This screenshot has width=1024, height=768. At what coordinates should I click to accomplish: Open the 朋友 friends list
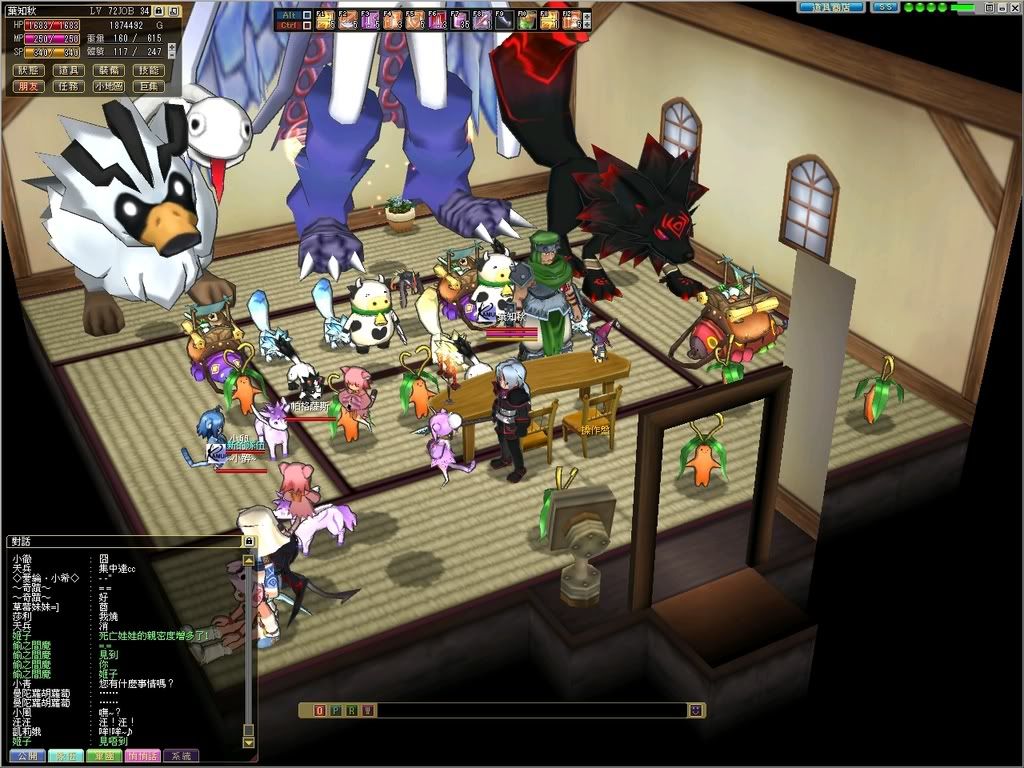point(28,87)
